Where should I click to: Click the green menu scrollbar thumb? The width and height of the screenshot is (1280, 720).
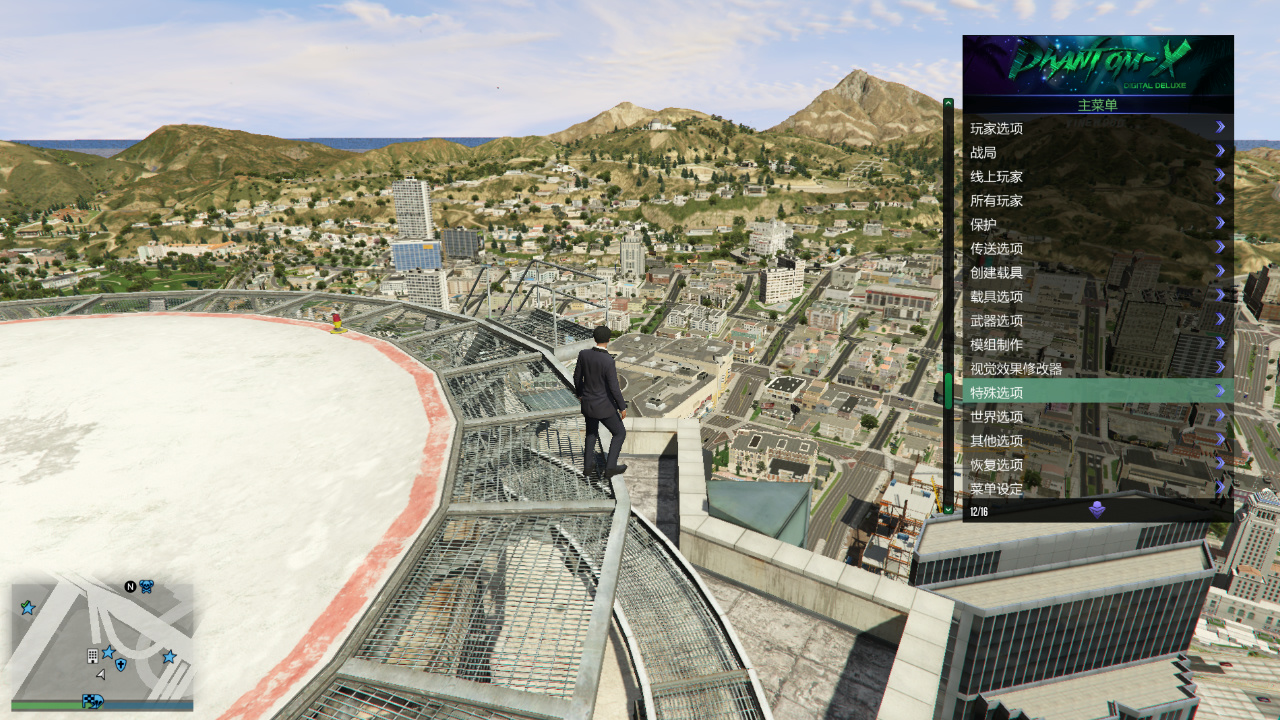point(948,390)
